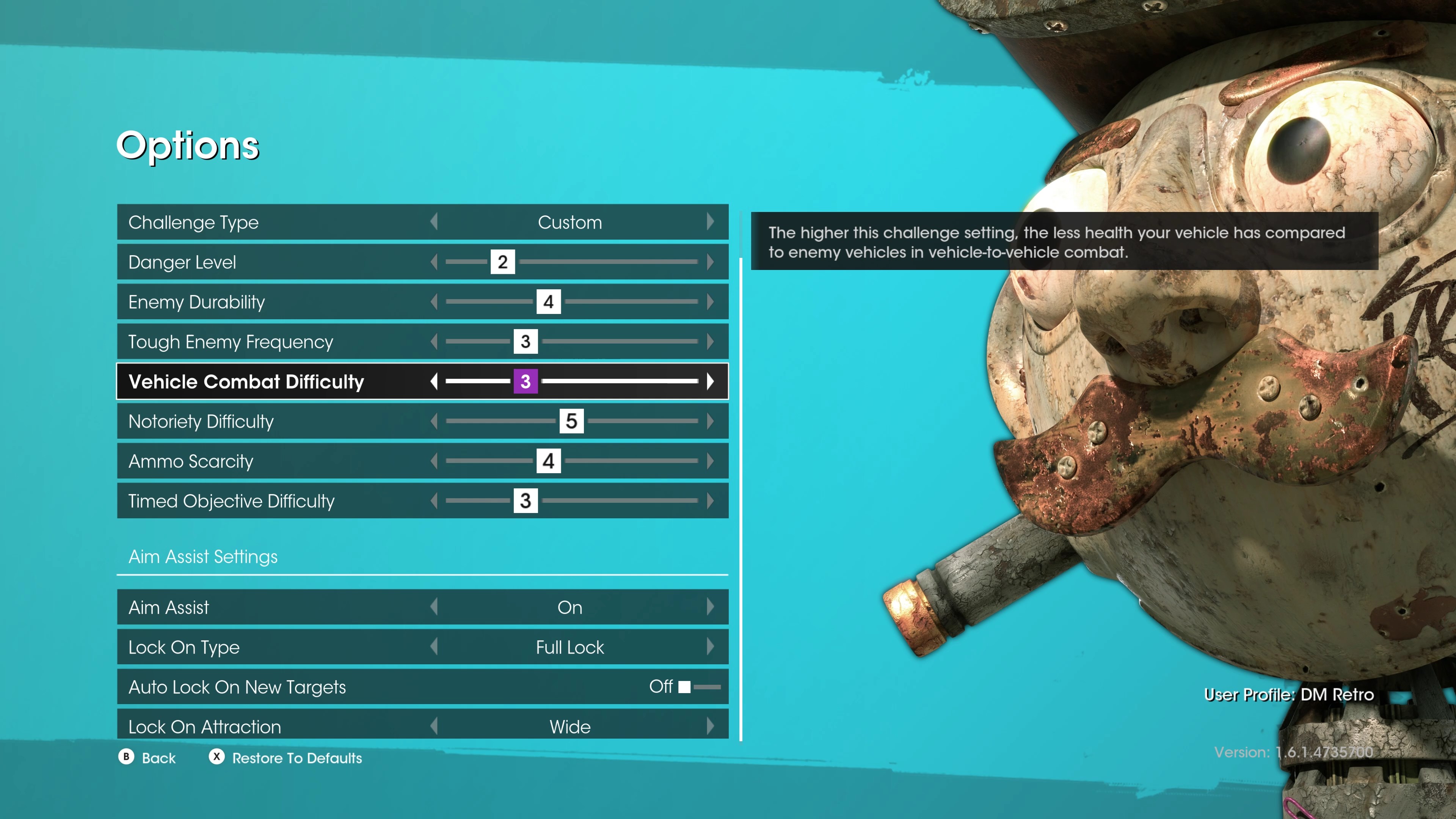This screenshot has height=819, width=1456.
Task: Click the Enemy Durability slider handle
Action: (x=548, y=302)
